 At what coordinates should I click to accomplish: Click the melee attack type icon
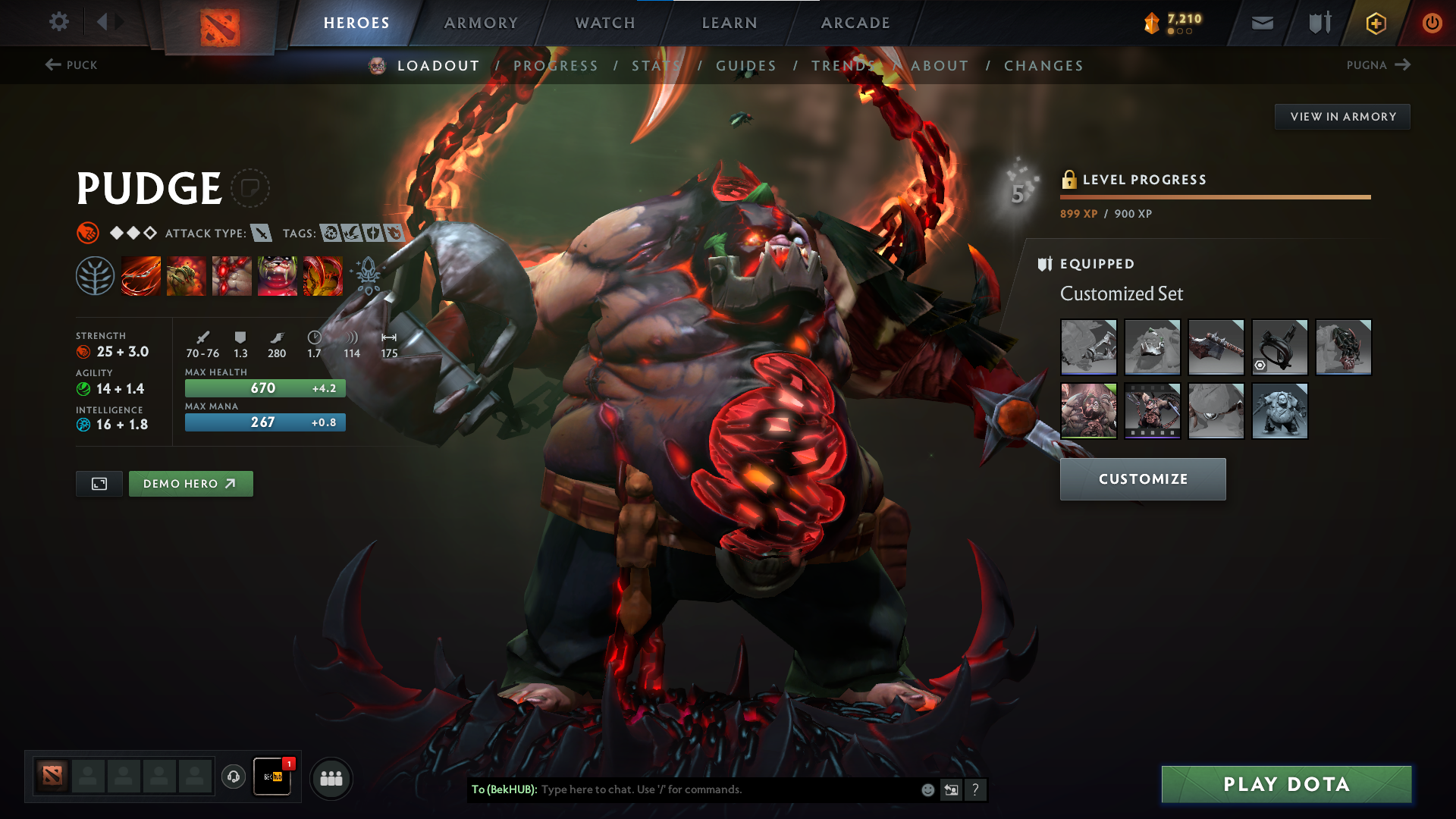262,233
